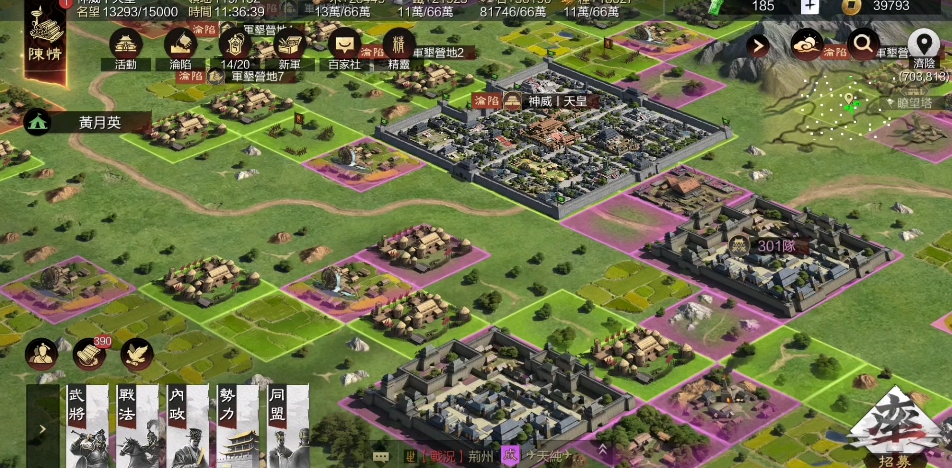Collapse the top-right icons with the arrow
Viewport: 952px width, 468px height.
pos(758,45)
